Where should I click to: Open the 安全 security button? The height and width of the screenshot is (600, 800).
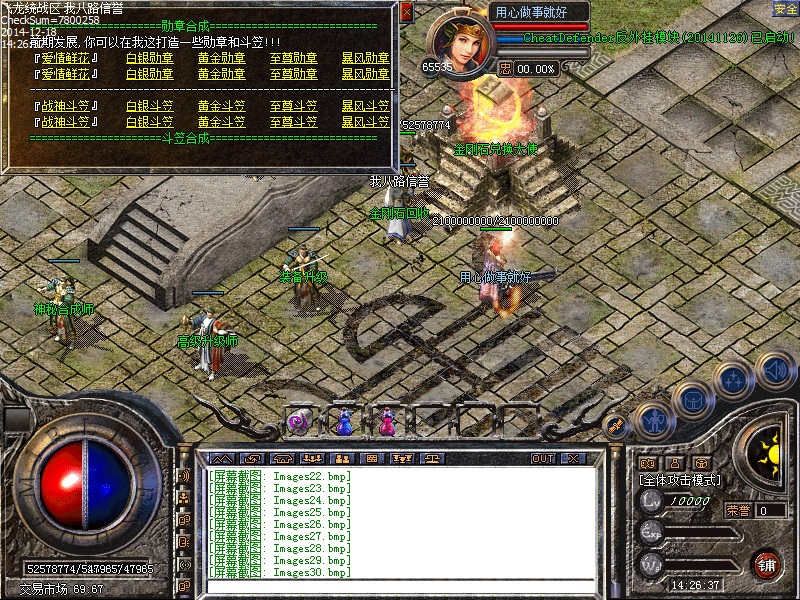(786, 9)
